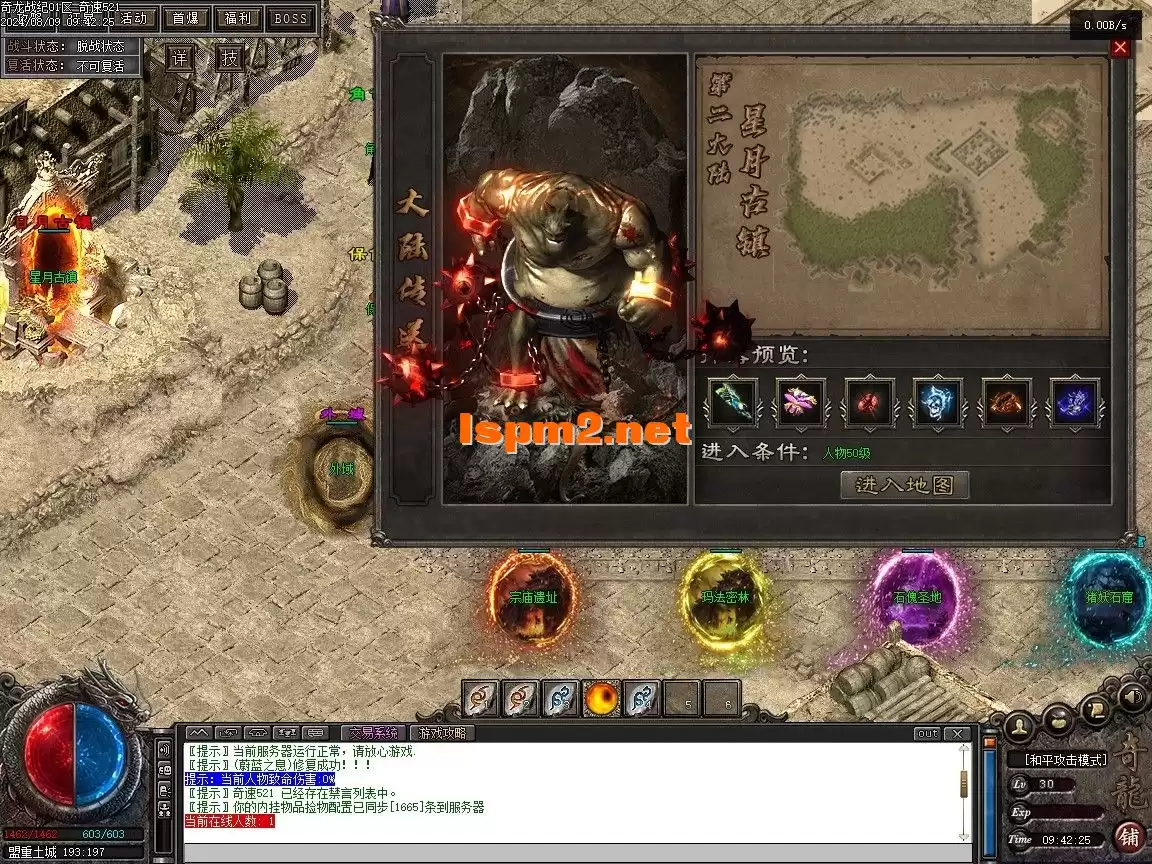
Task: Open the 首爆 first-kill menu
Action: (186, 18)
